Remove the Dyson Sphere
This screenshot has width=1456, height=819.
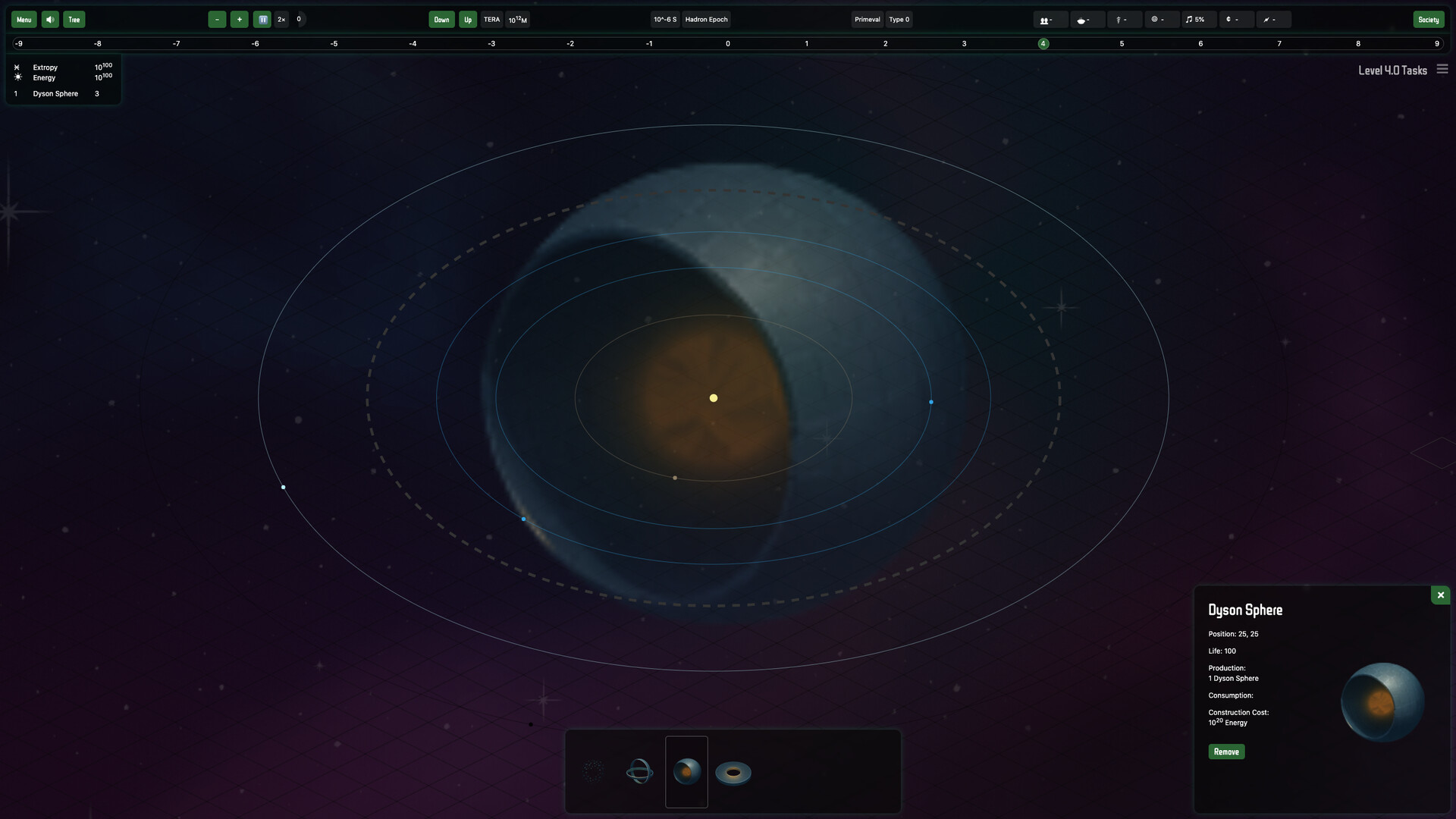point(1226,752)
